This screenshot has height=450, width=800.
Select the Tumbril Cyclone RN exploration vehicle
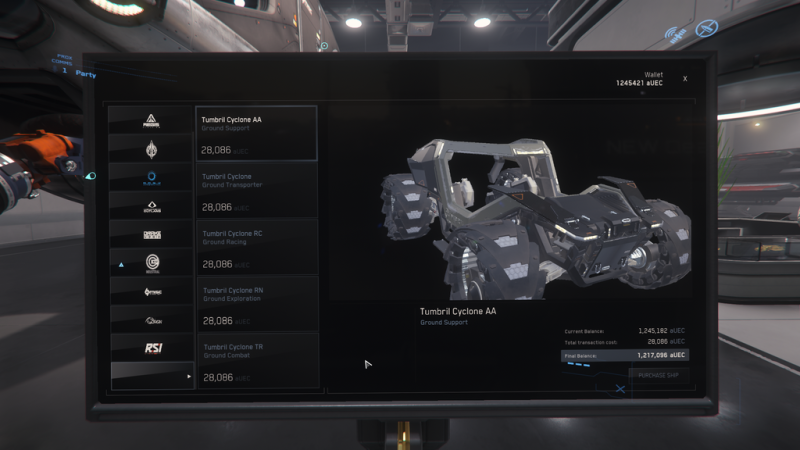(256, 304)
